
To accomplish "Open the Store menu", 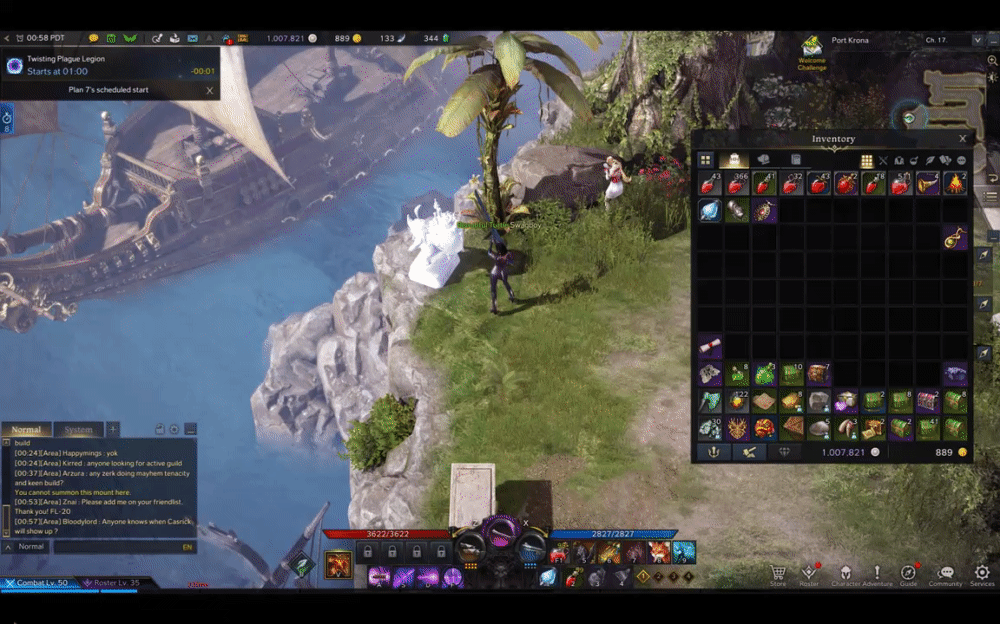I will (x=777, y=574).
